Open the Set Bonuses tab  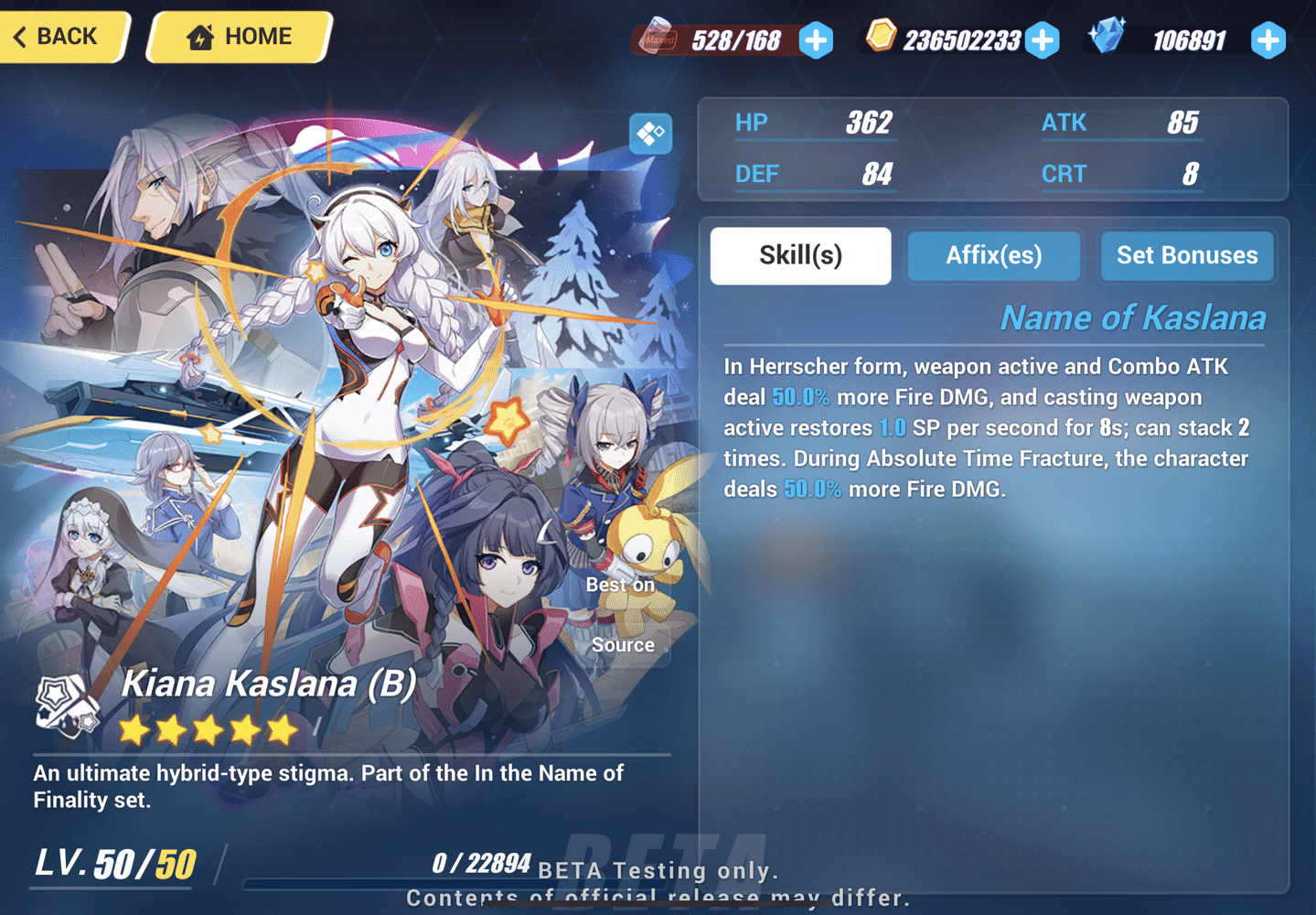click(1186, 256)
